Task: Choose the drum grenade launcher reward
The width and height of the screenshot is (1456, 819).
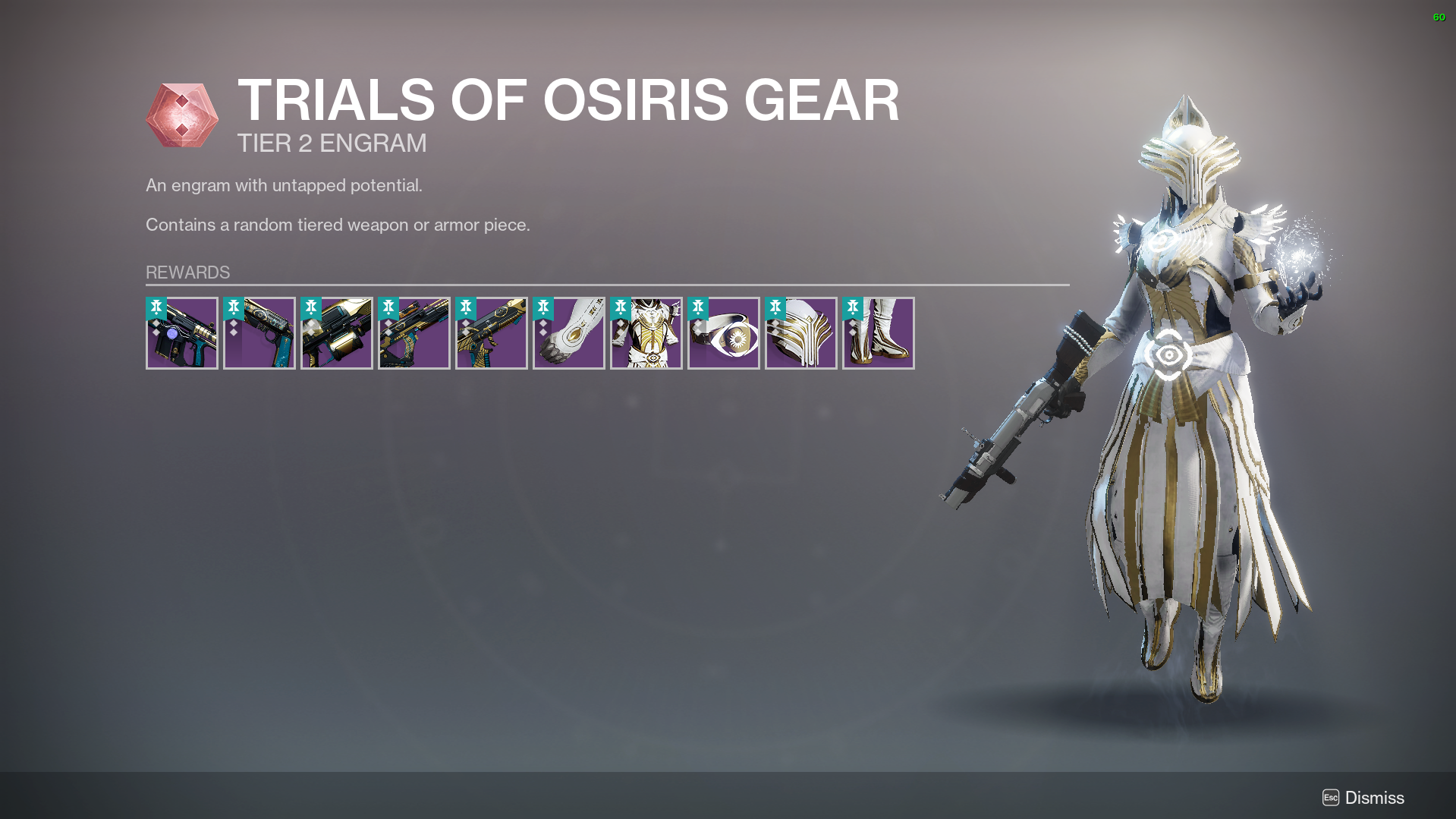Action: [337, 333]
